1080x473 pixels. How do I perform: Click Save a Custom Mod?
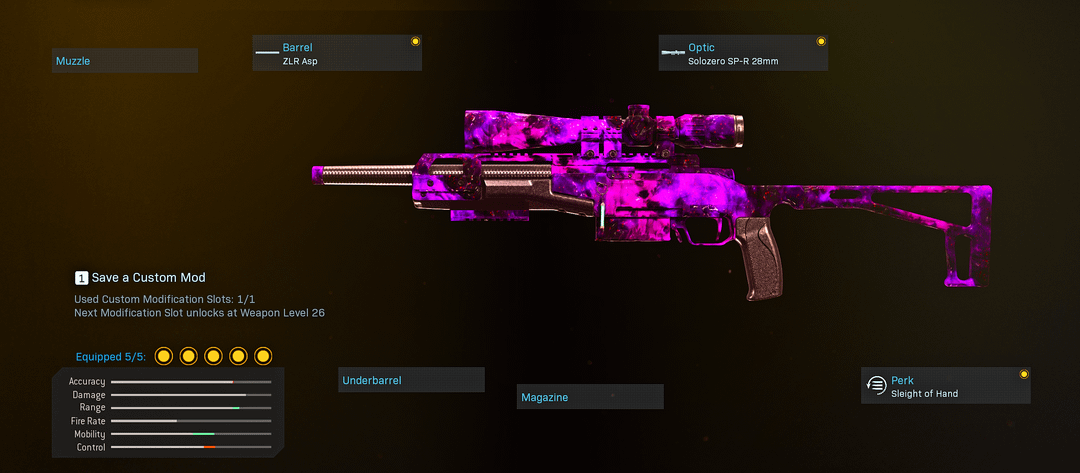[140, 277]
